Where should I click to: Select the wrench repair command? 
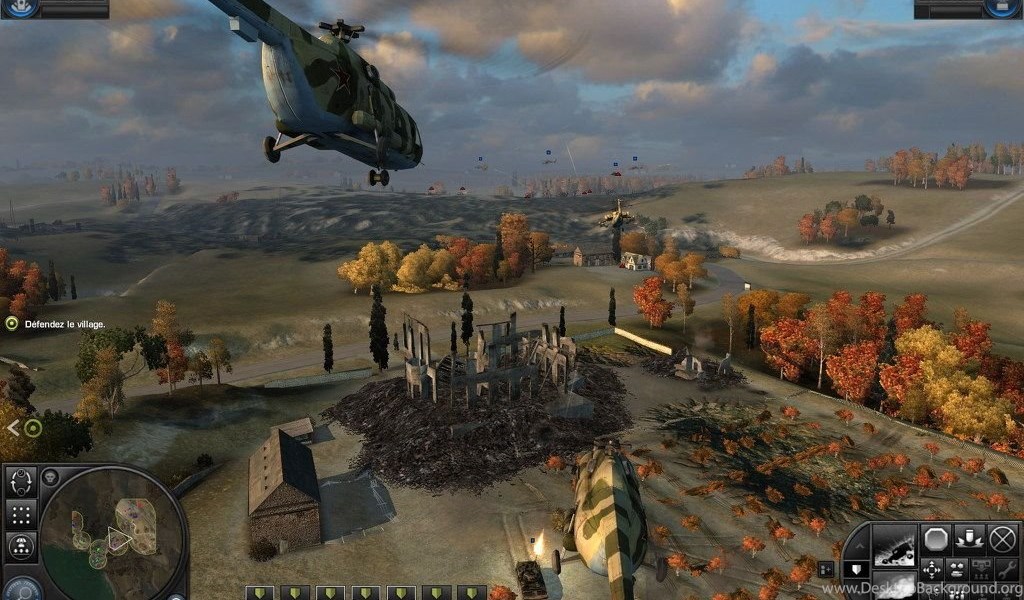(x=1005, y=570)
